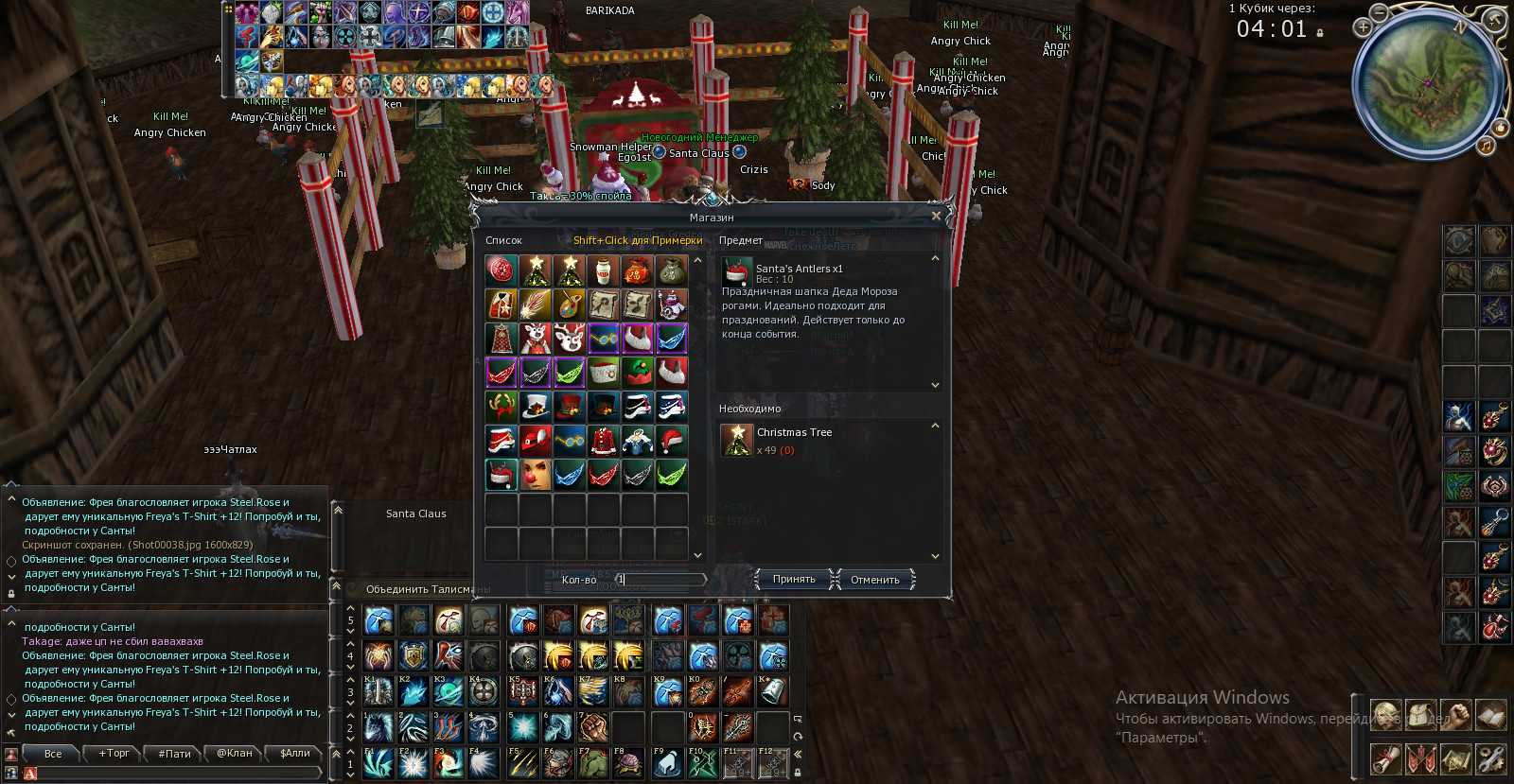This screenshot has height=784, width=1514.
Task: Select the white milk jar shop item
Action: pos(603,271)
